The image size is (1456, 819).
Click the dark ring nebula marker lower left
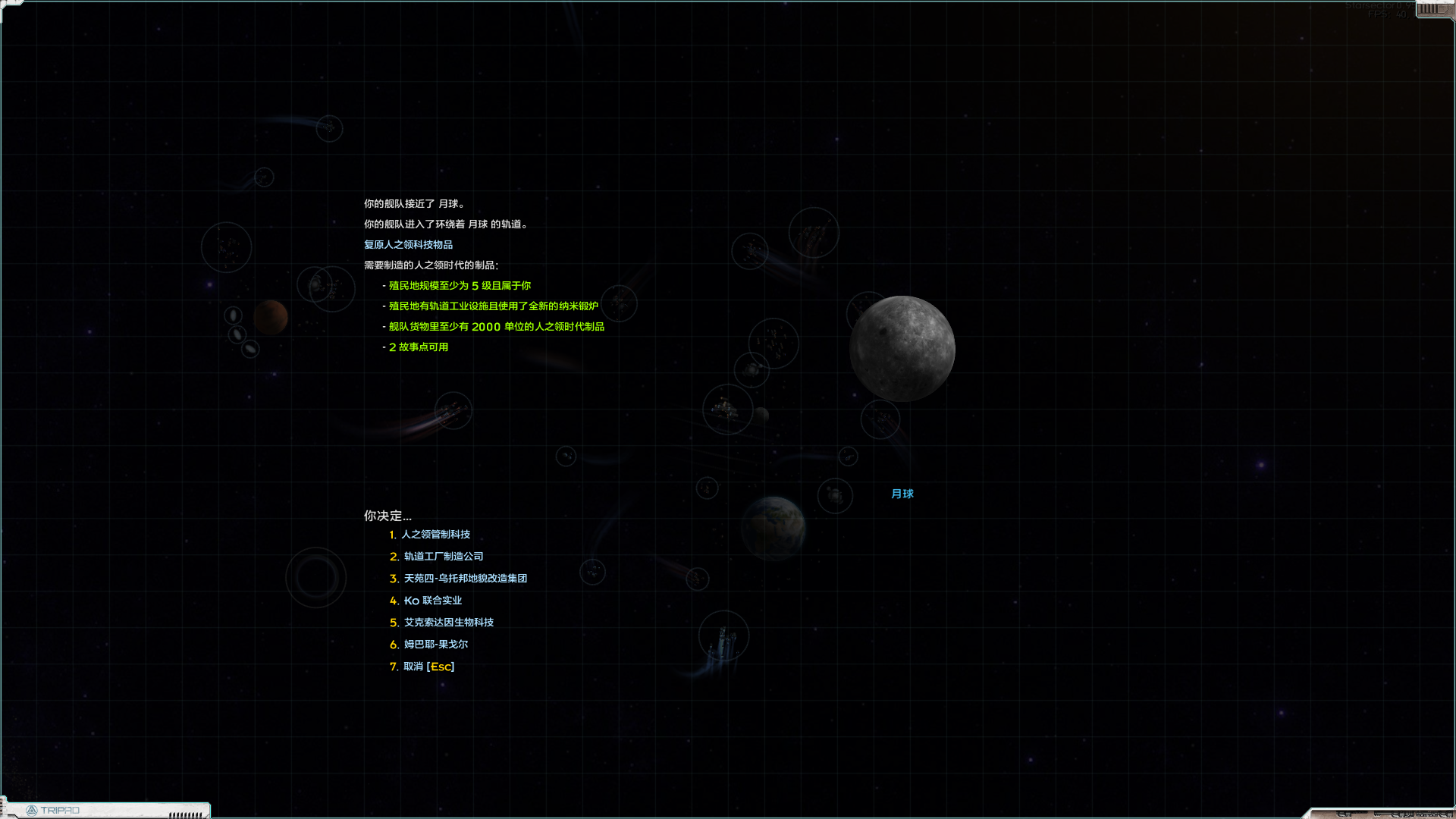tap(316, 576)
